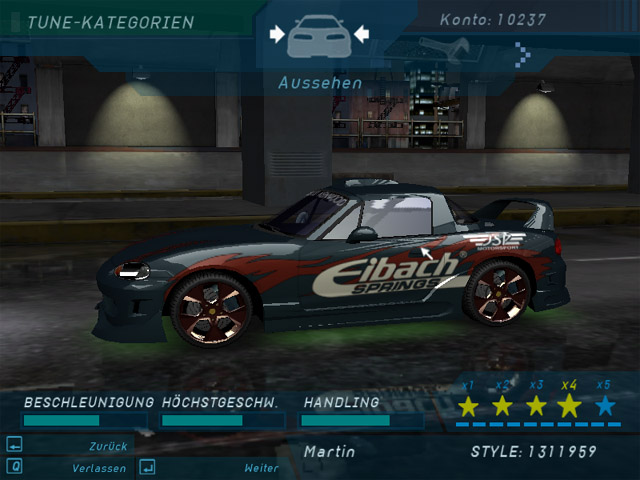Click the Zurück back button

107,446
